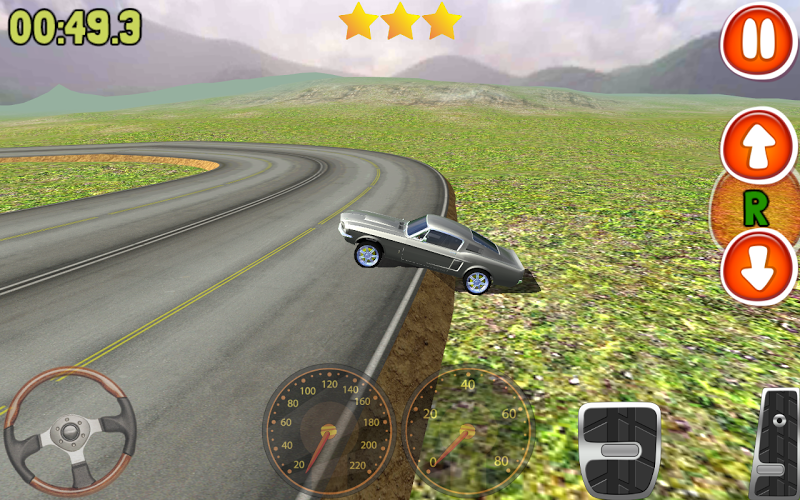Shift gear down with the down arrow
Image resolution: width=800 pixels, height=500 pixels.
pyautogui.click(x=758, y=266)
